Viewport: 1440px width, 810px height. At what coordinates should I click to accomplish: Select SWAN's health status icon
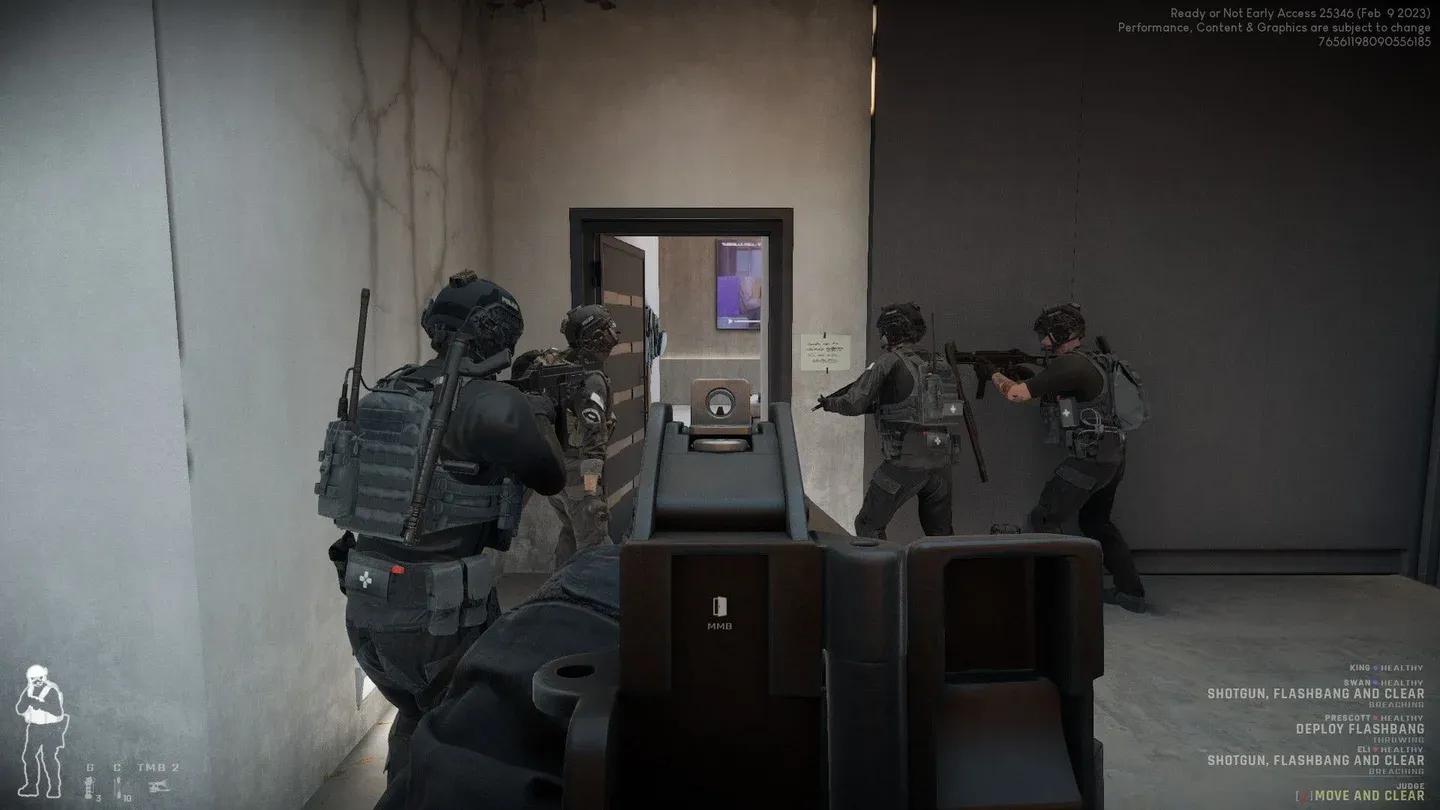(x=1375, y=682)
